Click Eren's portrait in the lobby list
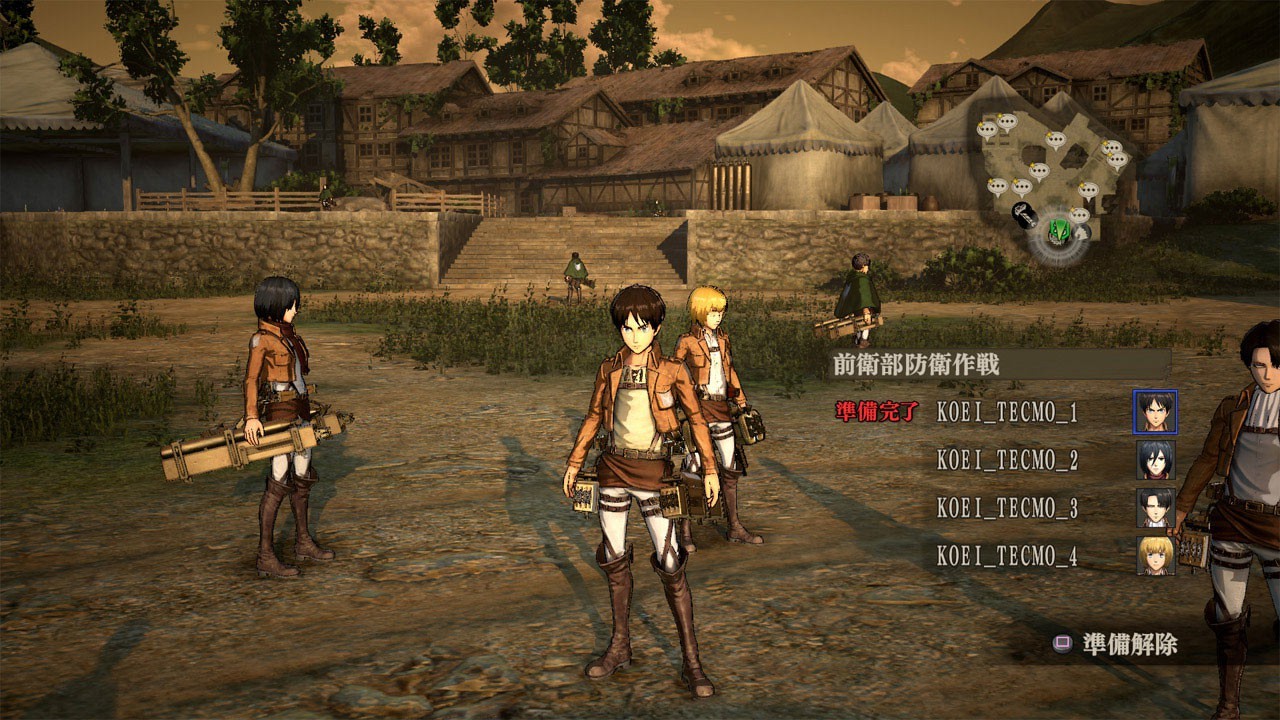This screenshot has height=720, width=1280. tap(1155, 411)
